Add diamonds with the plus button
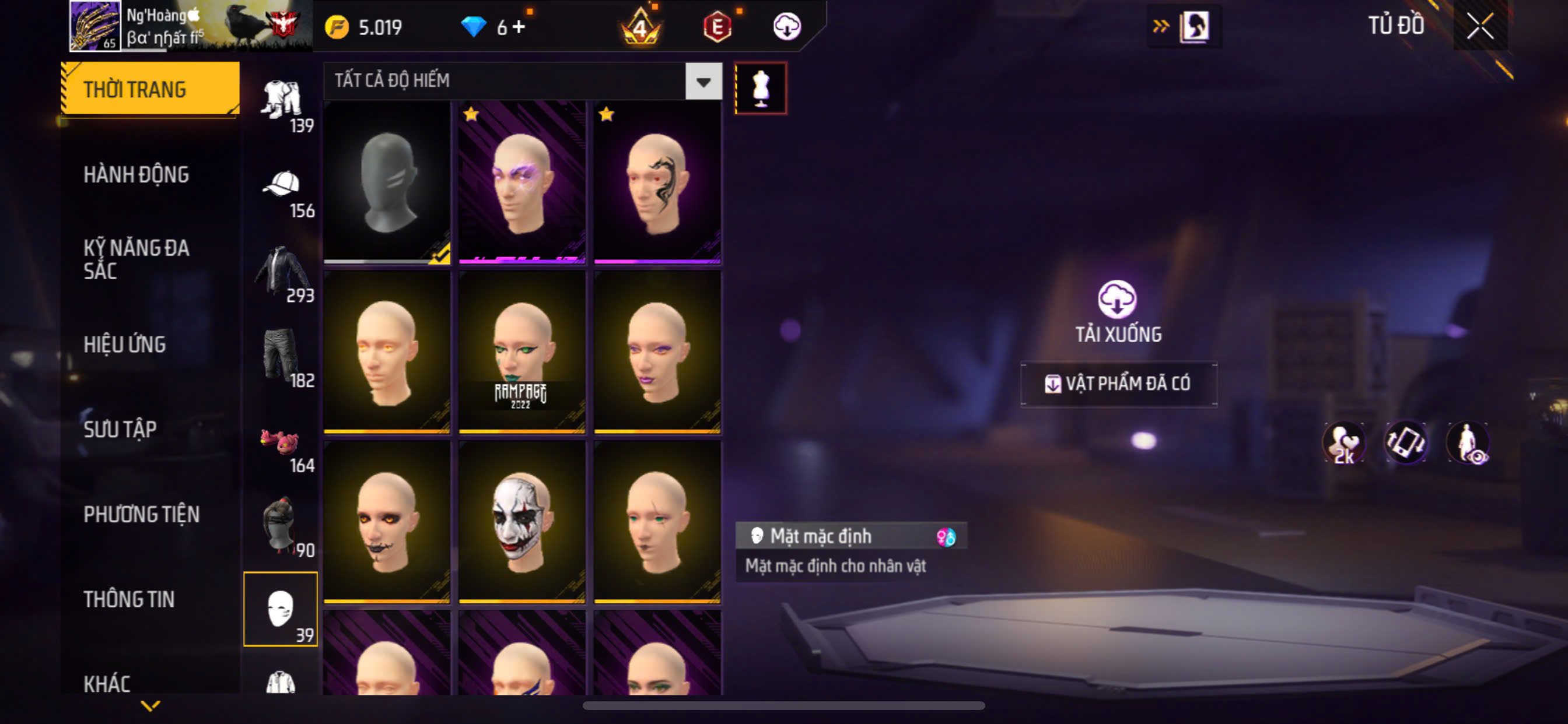Viewport: 1568px width, 724px height. tap(519, 27)
